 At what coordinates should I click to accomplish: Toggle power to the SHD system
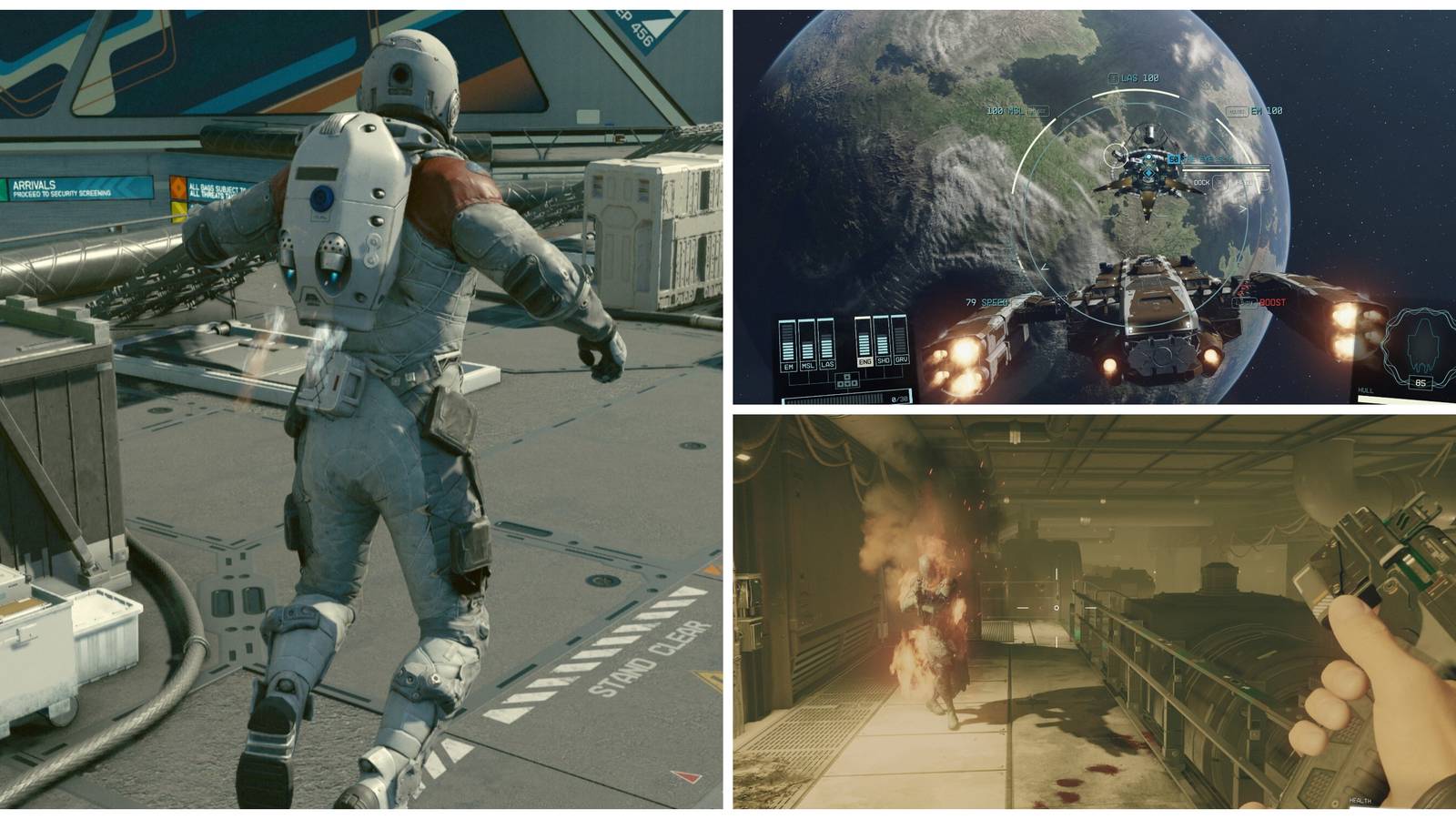point(883,360)
